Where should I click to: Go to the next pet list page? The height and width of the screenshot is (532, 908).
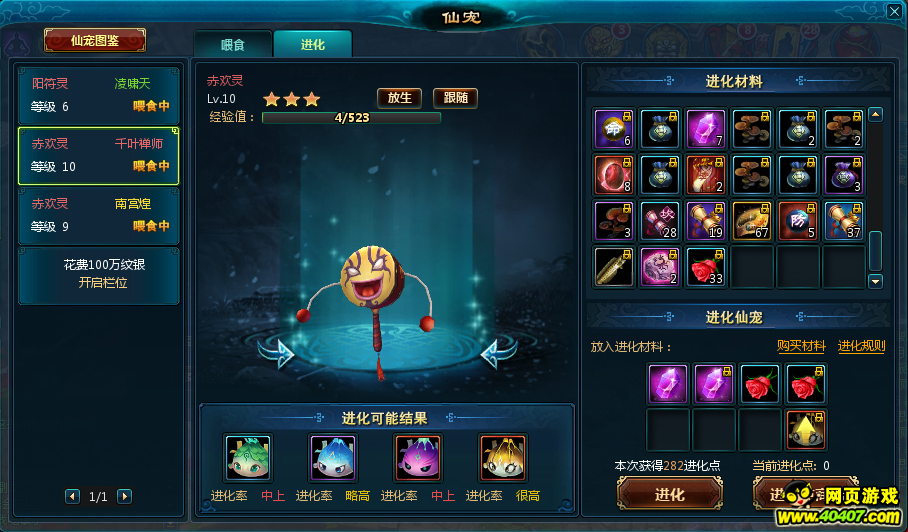click(124, 496)
